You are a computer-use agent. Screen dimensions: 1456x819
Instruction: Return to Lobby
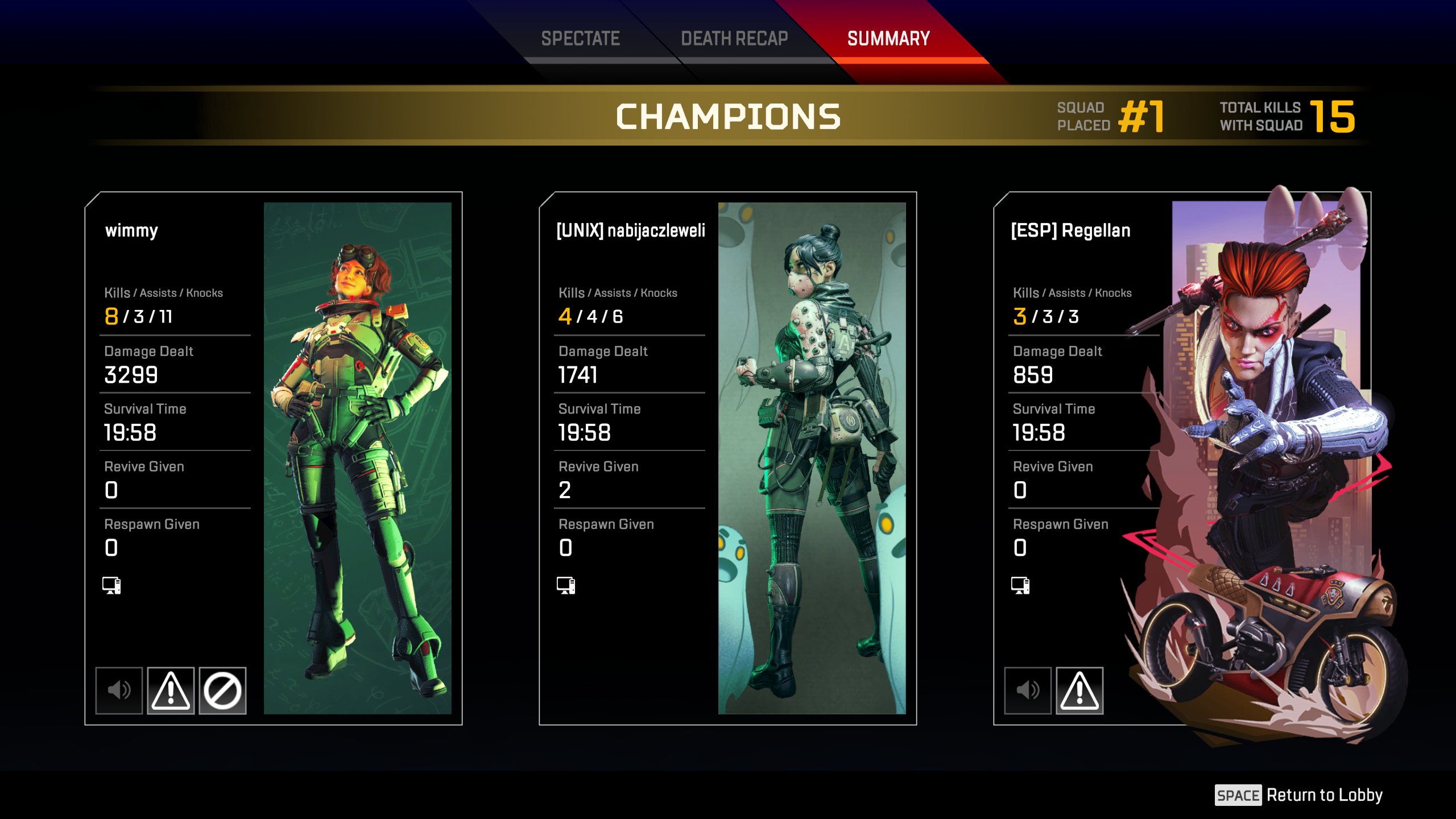(1299, 795)
